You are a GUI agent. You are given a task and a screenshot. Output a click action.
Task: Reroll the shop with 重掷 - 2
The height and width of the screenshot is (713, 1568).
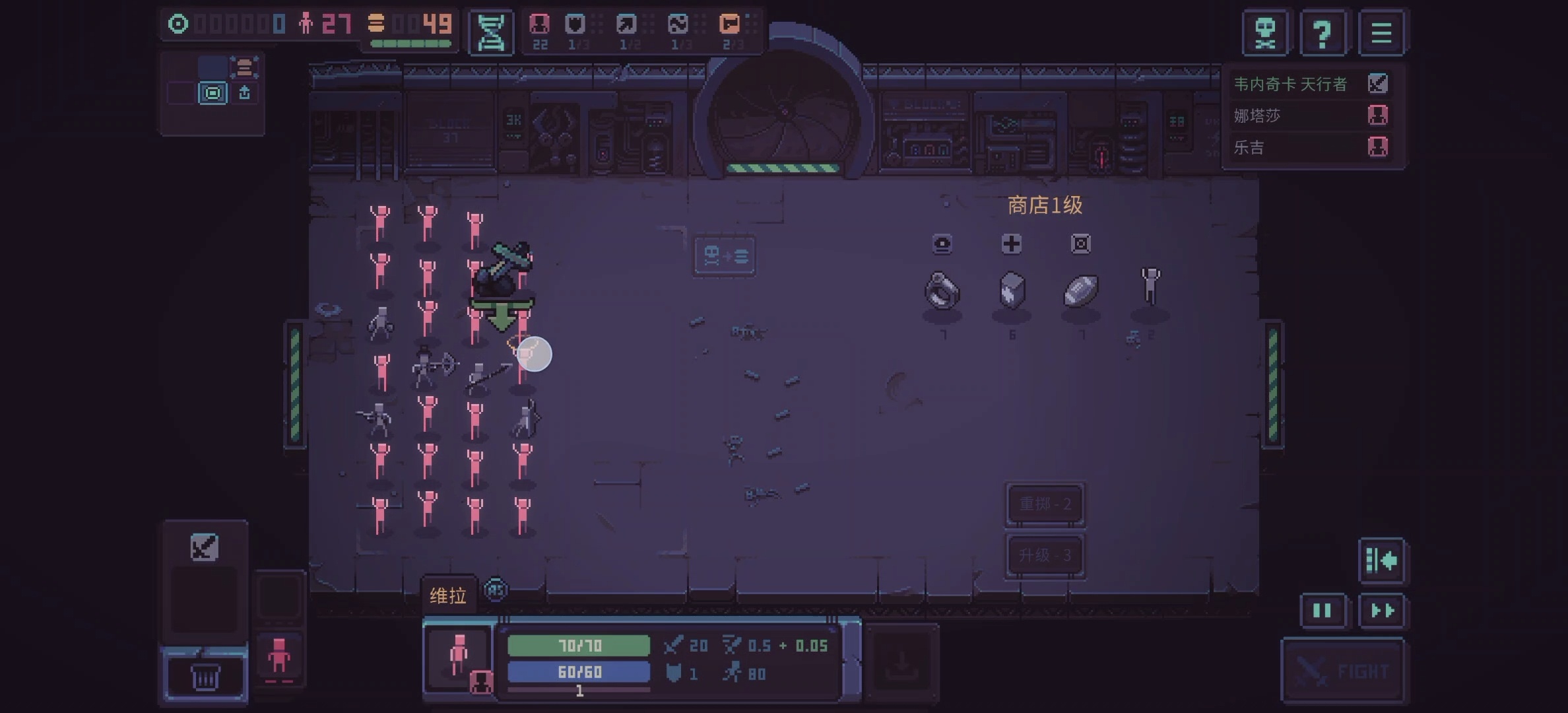[1045, 504]
